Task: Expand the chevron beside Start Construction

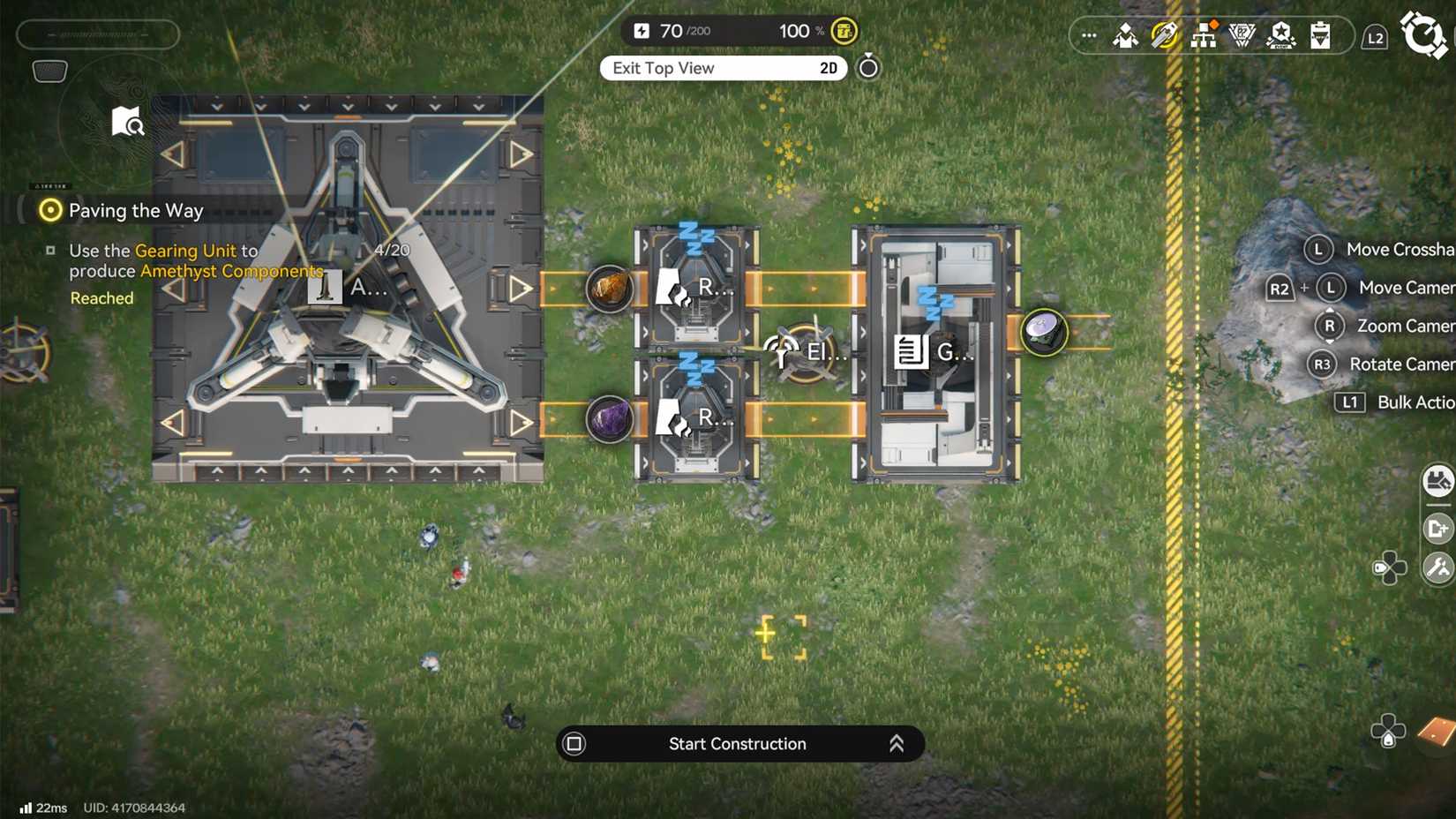Action: [x=897, y=744]
